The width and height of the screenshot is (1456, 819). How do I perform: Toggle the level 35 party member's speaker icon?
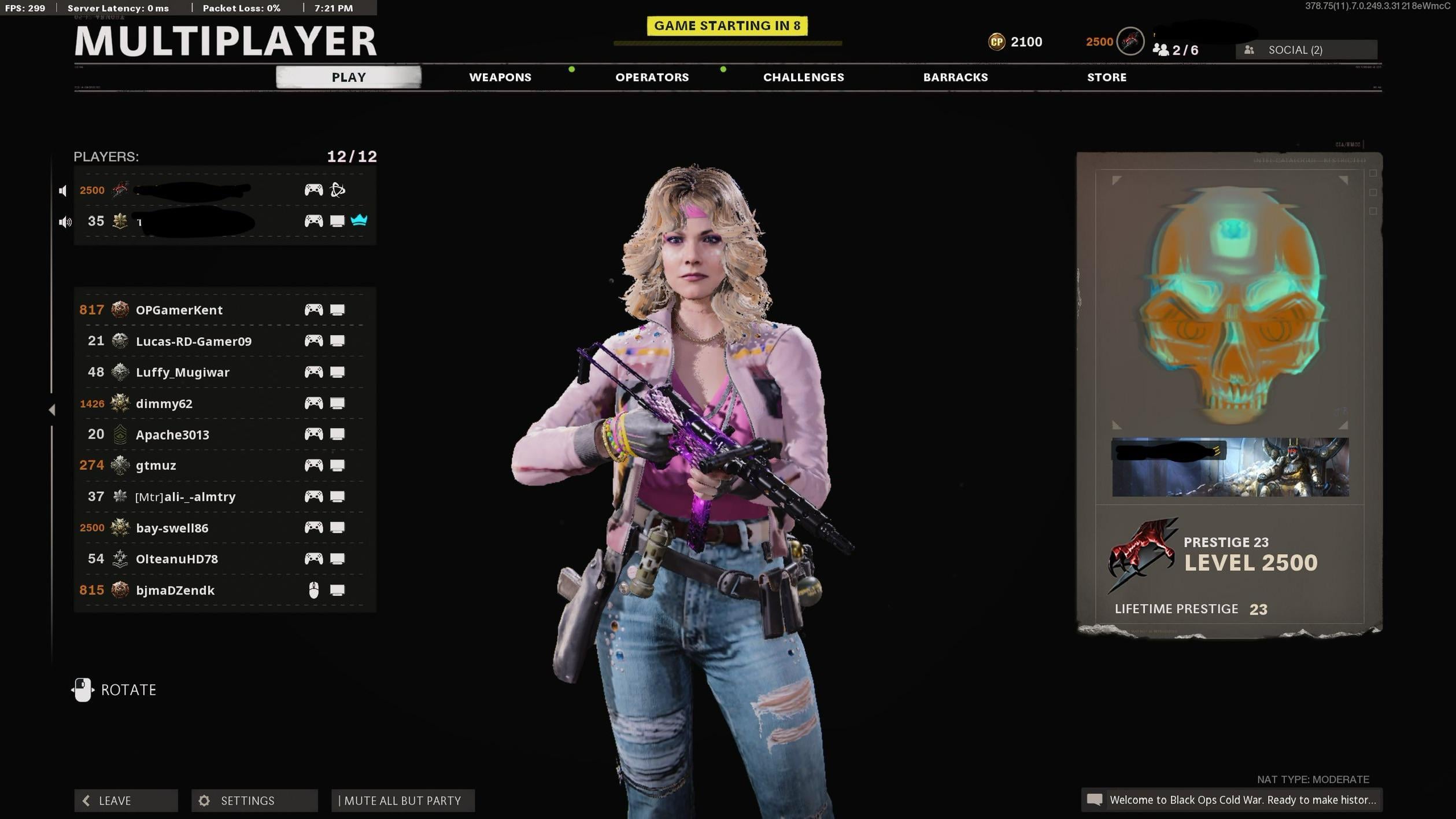click(64, 222)
